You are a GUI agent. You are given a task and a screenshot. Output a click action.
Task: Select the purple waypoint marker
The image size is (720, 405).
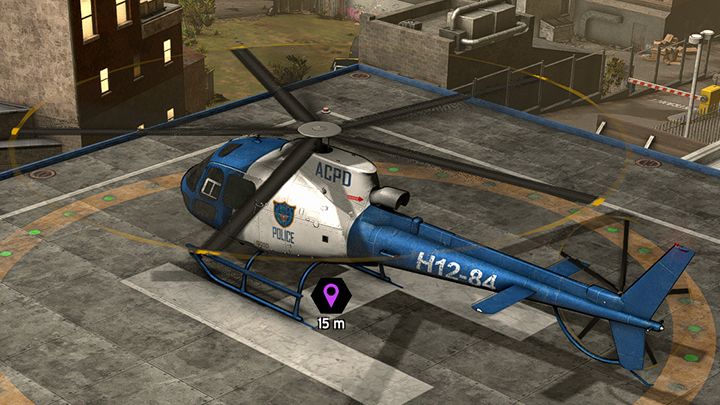point(328,295)
